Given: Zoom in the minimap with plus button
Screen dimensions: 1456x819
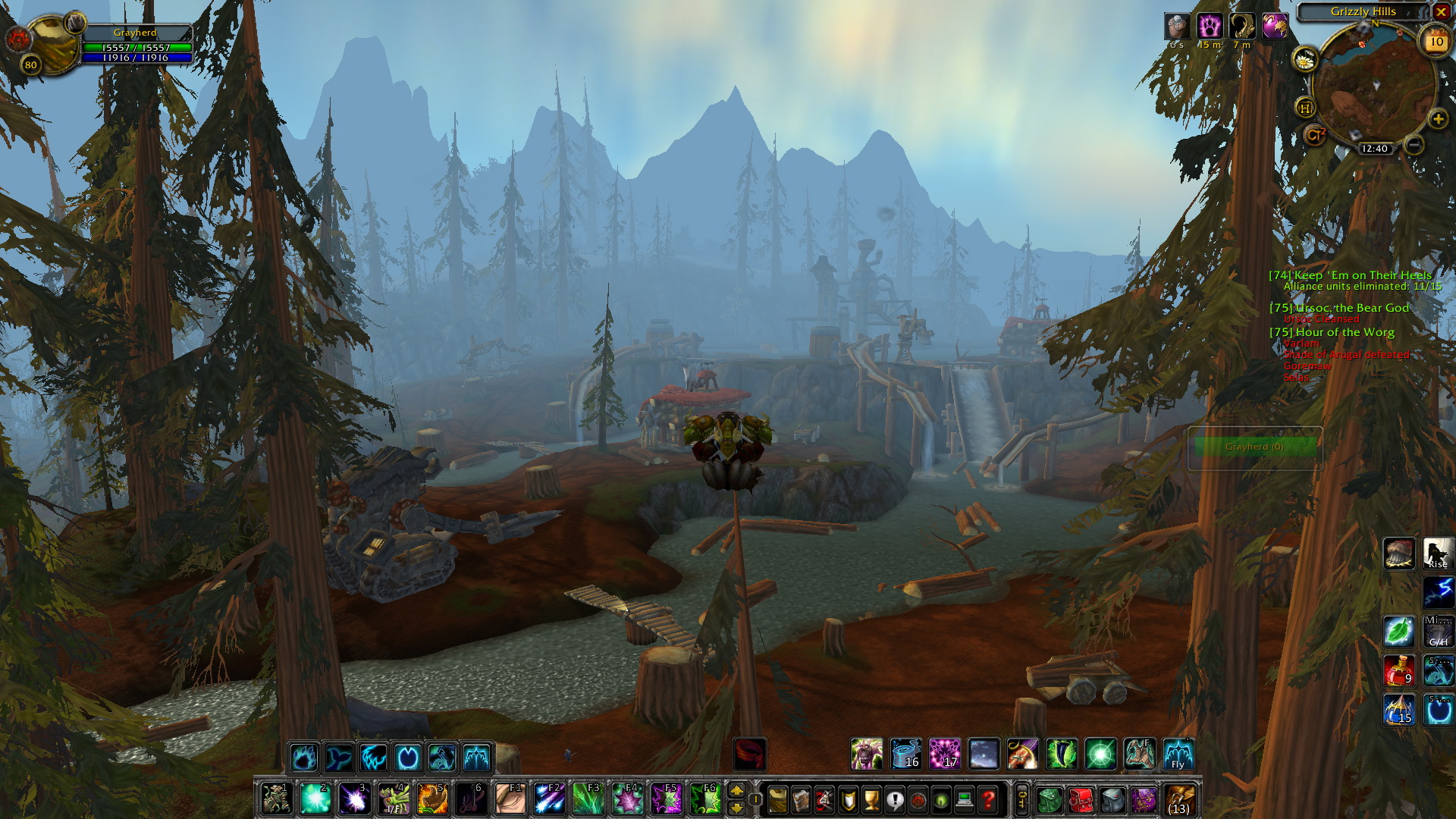Looking at the screenshot, I should 1438,119.
